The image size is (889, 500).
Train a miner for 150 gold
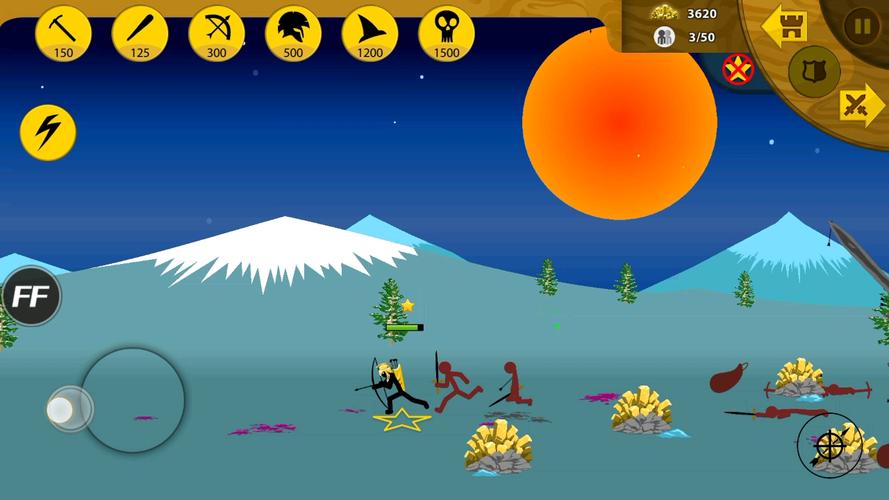point(64,33)
